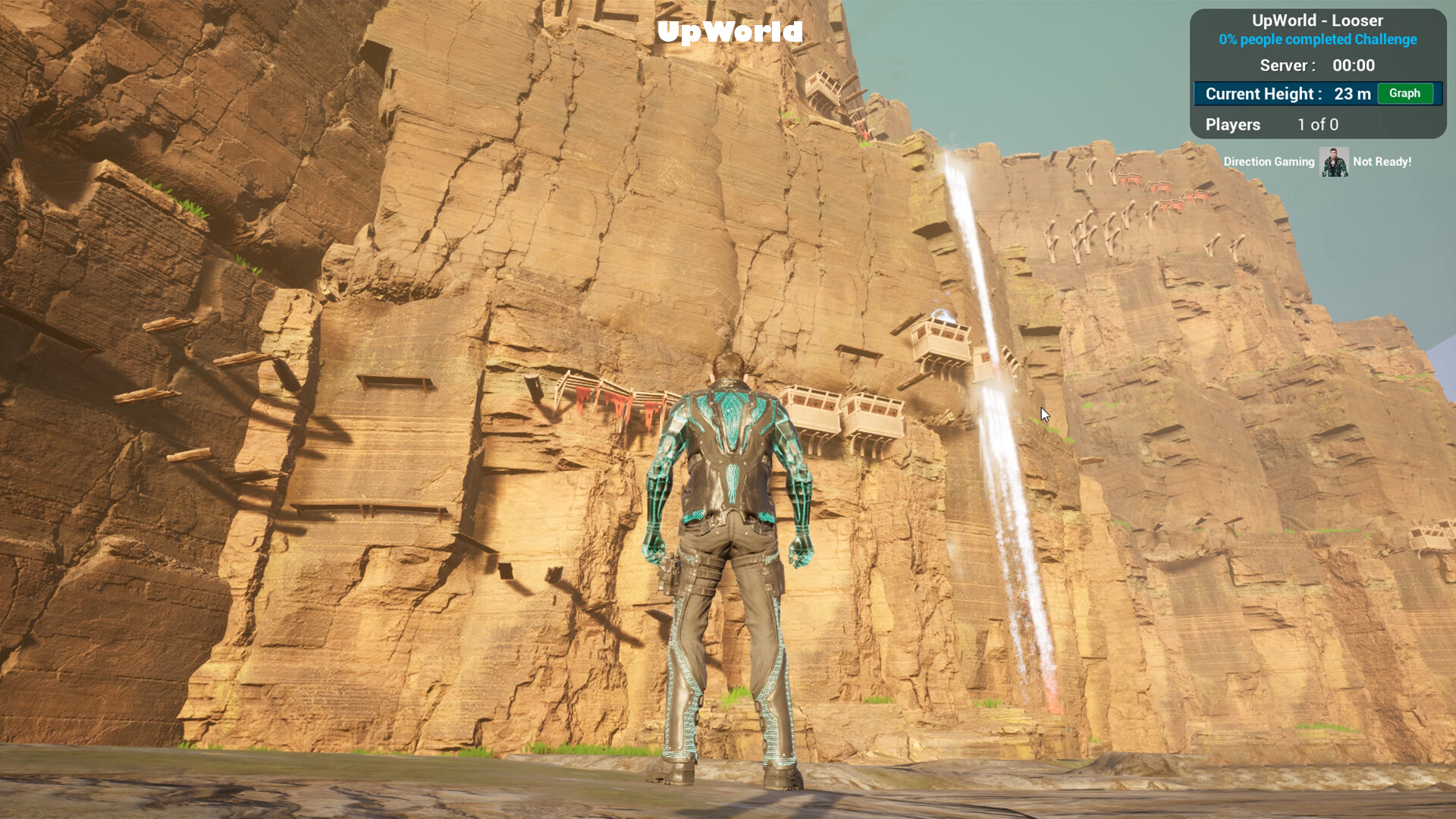Click the 0% people completed Challenge text
This screenshot has width=1456, height=819.
(1319, 39)
